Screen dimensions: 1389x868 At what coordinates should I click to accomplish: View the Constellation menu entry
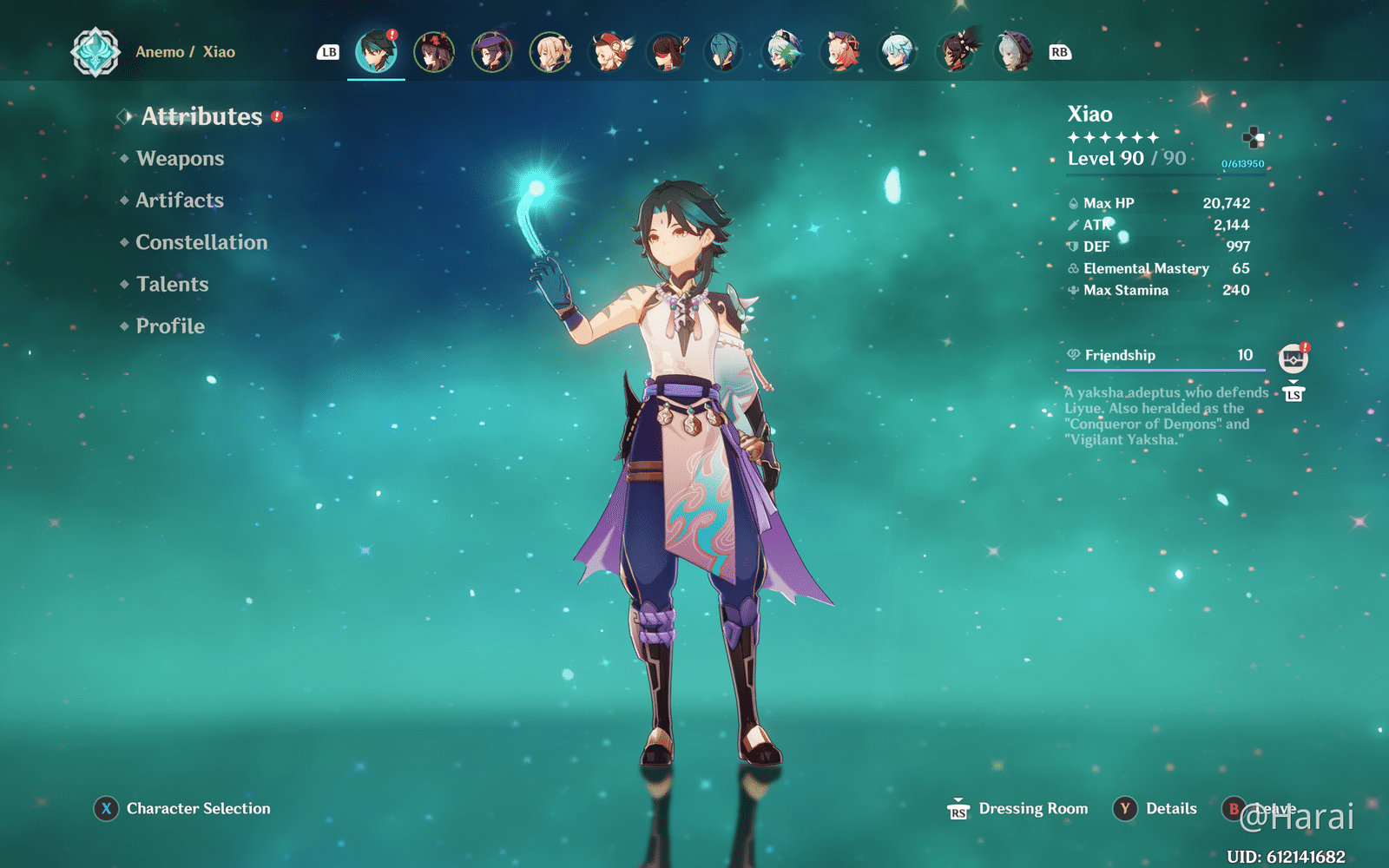(x=201, y=242)
